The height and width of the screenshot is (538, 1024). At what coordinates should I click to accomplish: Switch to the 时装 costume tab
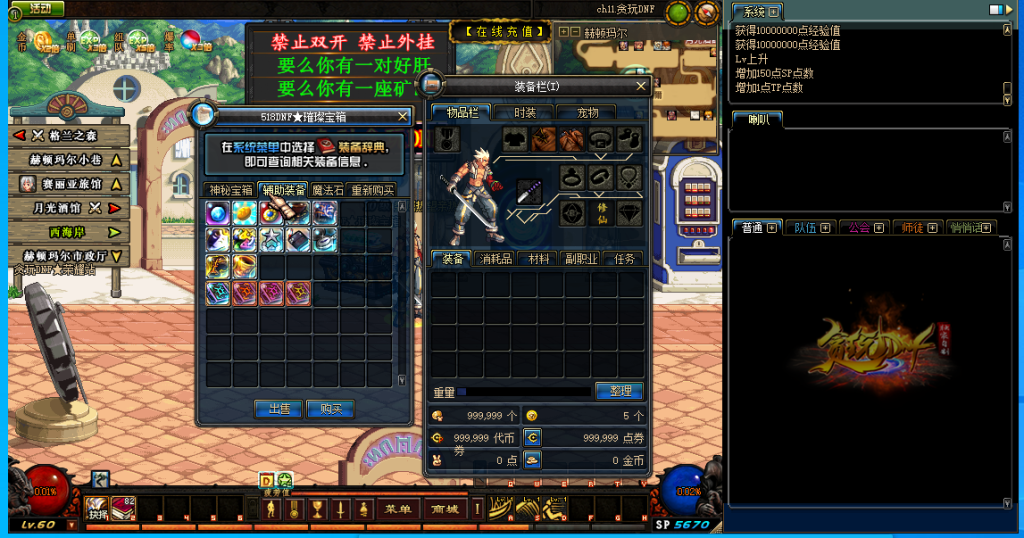524,113
